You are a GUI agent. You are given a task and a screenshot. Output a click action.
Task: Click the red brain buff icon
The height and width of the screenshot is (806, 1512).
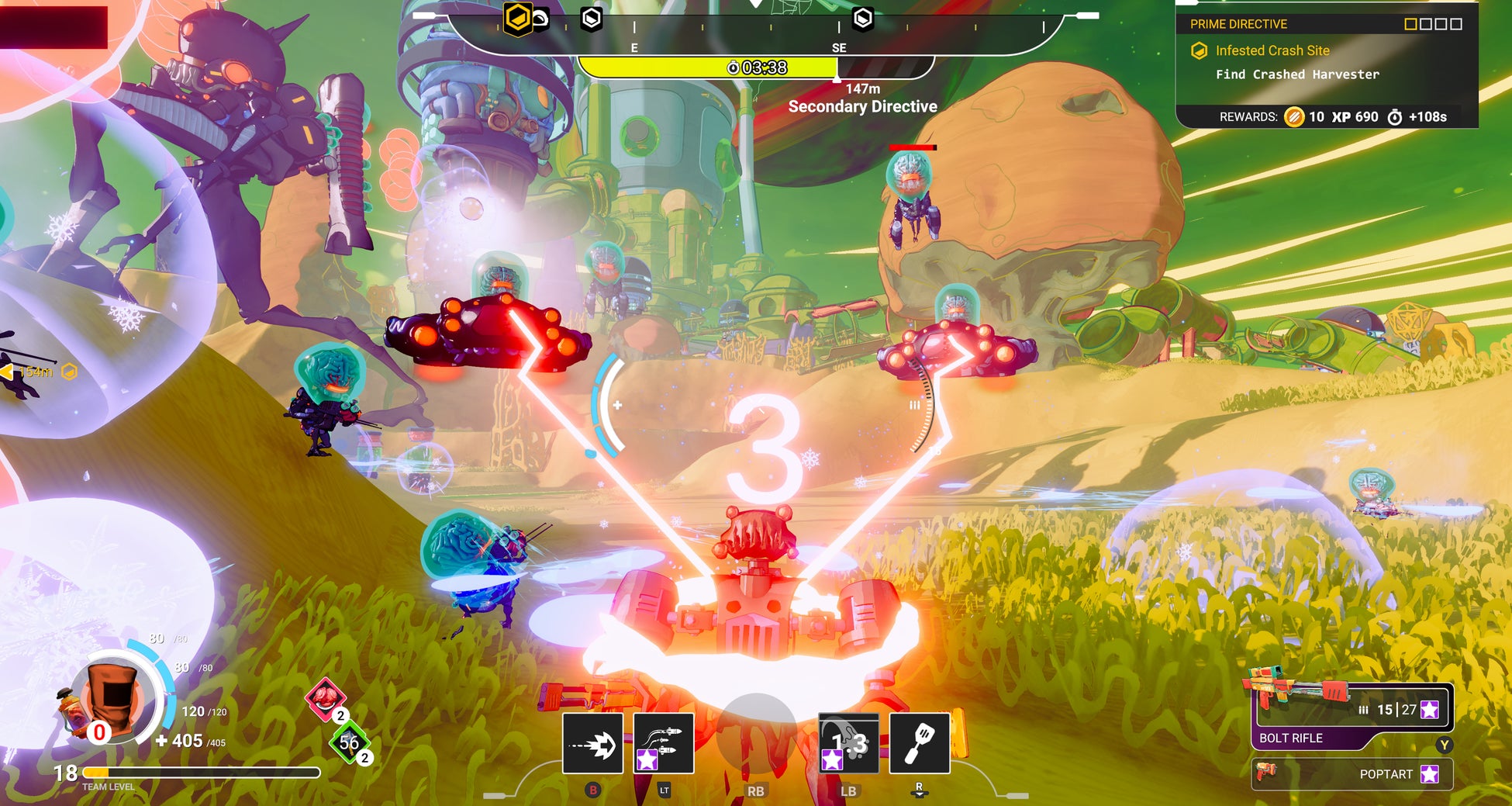point(325,696)
